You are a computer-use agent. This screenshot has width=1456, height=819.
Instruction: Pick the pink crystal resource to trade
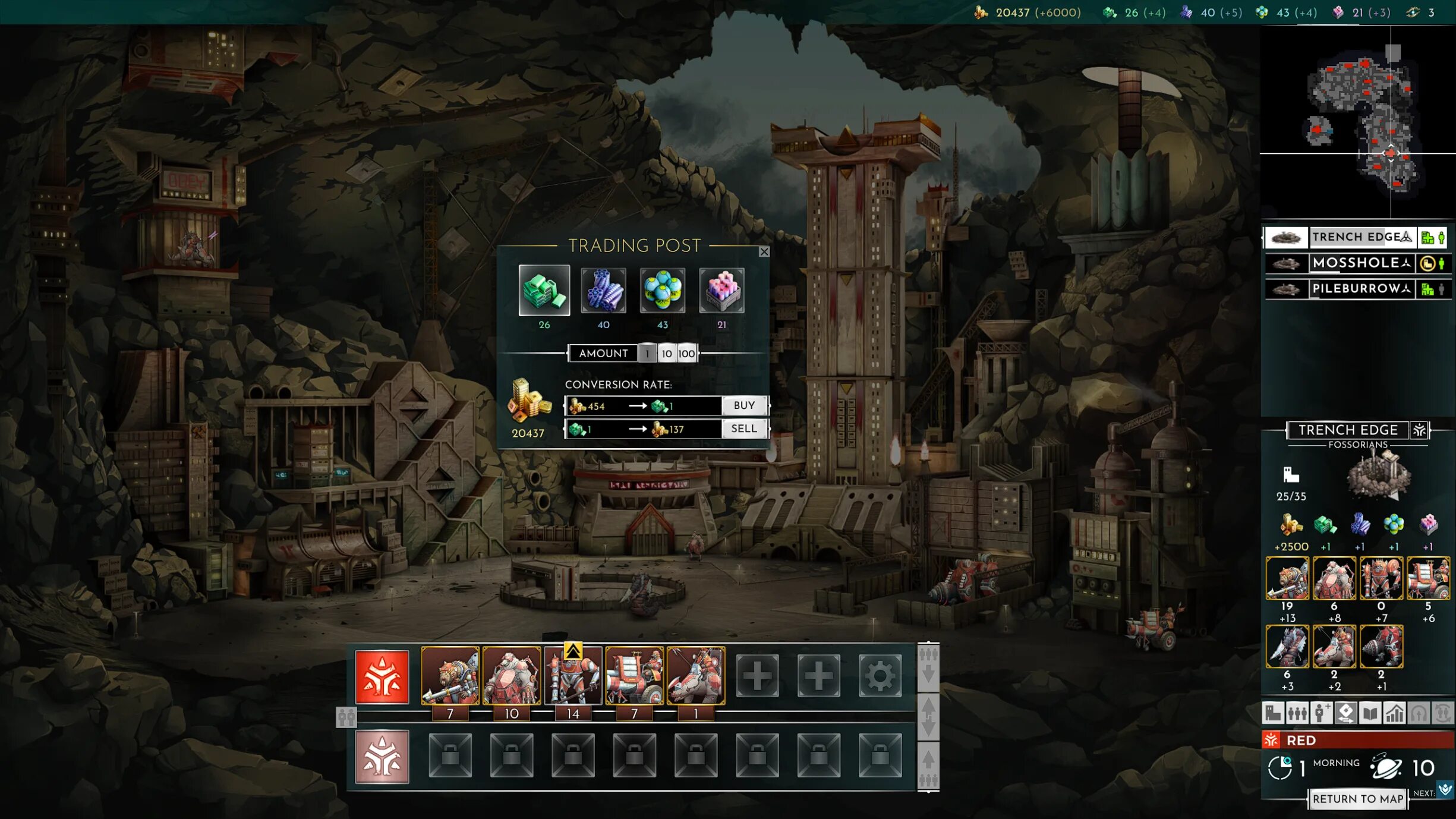pyautogui.click(x=721, y=291)
